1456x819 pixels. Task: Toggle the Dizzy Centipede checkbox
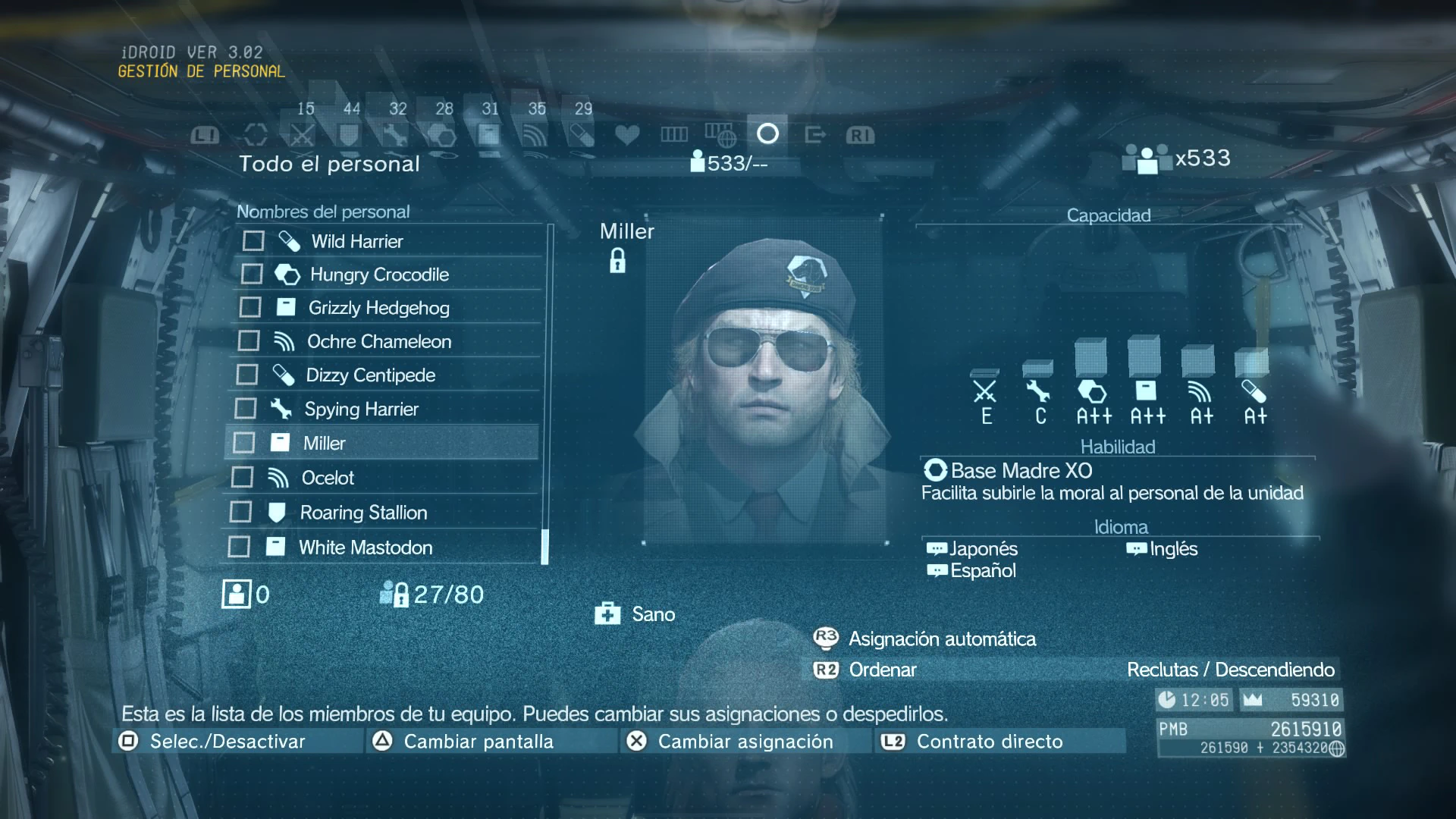click(247, 375)
